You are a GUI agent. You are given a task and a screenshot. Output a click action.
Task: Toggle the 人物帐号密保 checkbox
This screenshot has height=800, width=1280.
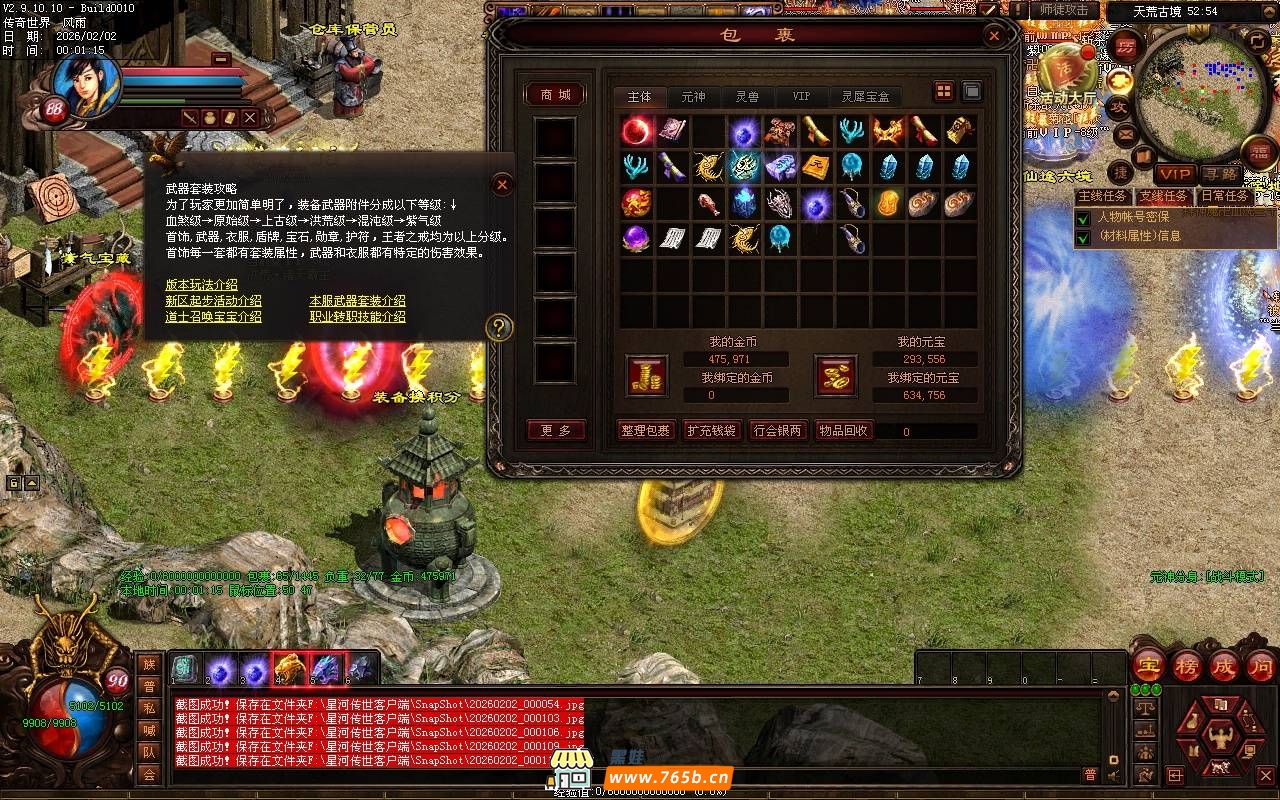[x=1083, y=217]
